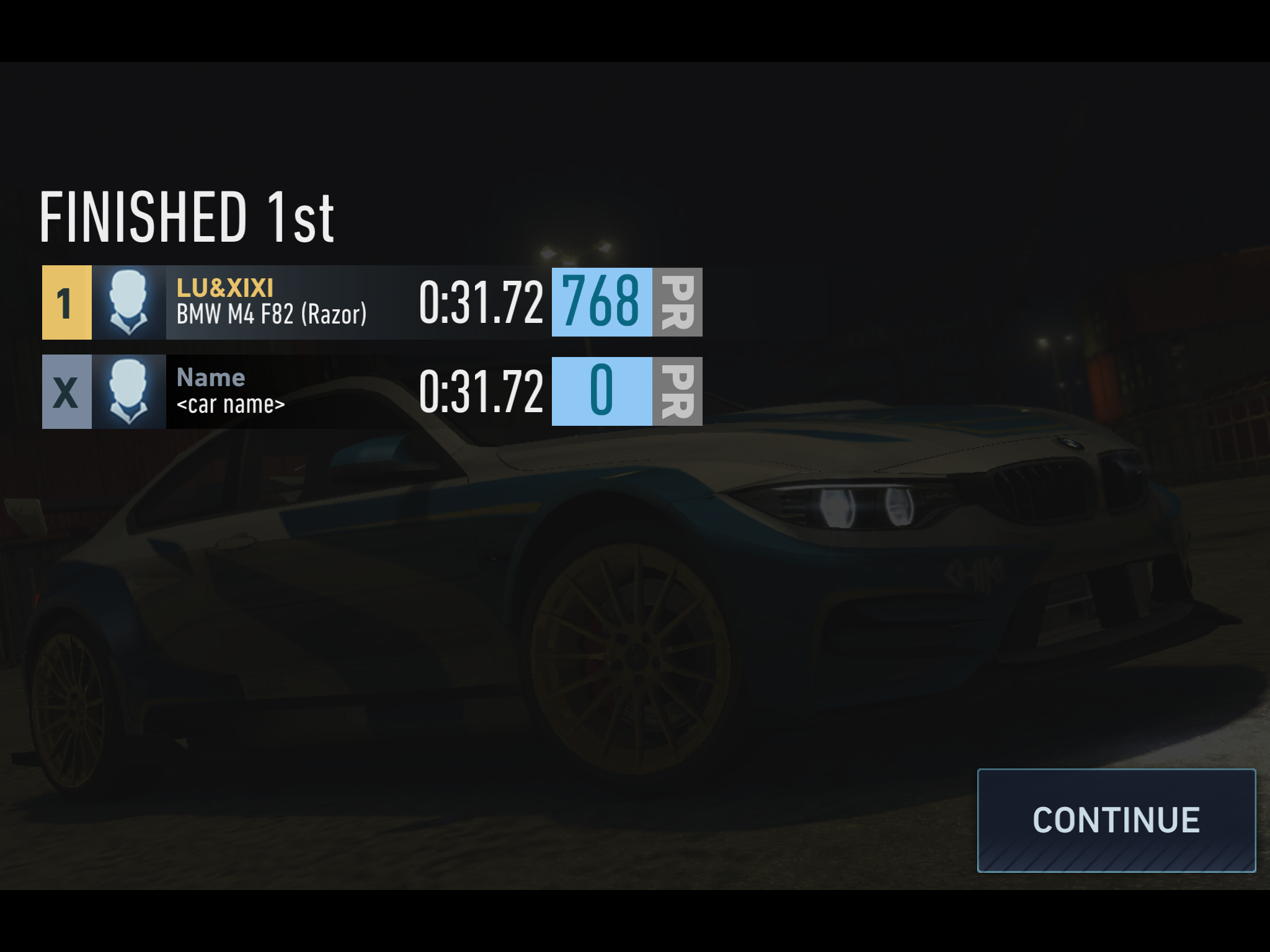The width and height of the screenshot is (1270, 952).
Task: Select the LU&XIXI first place result row
Action: 372,302
